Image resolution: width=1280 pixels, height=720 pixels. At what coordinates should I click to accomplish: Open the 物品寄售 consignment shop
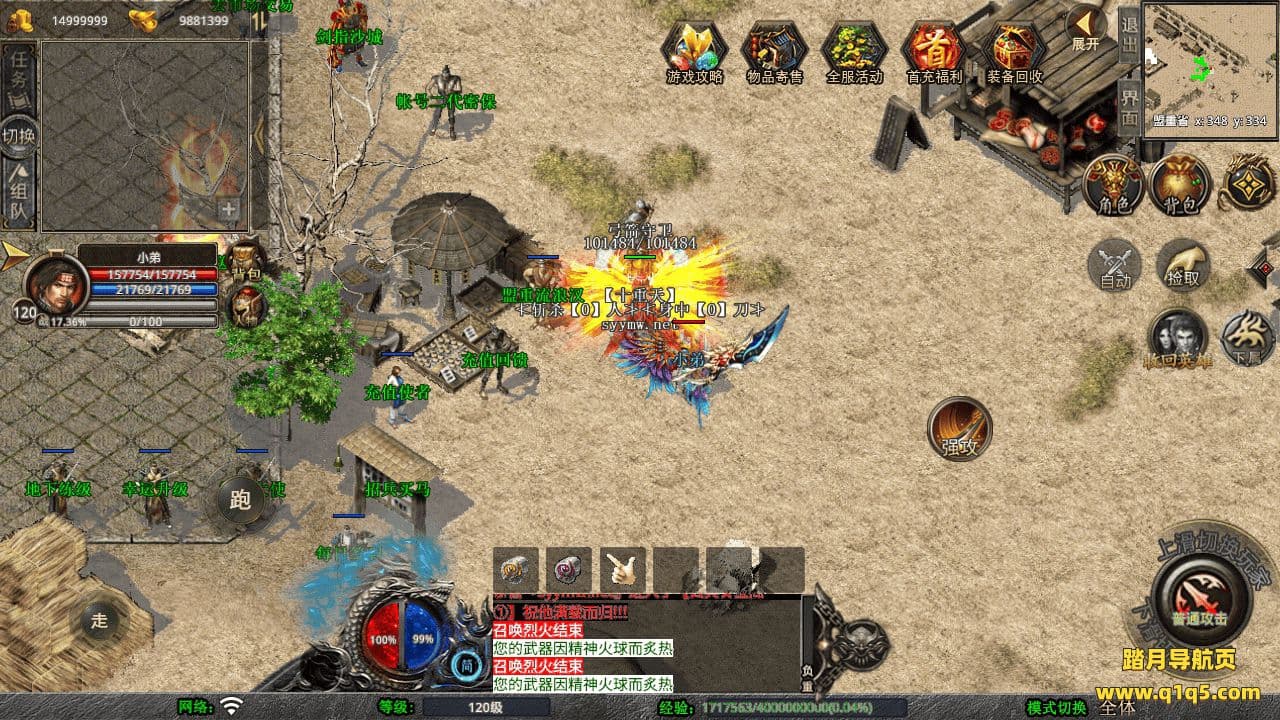coord(774,50)
